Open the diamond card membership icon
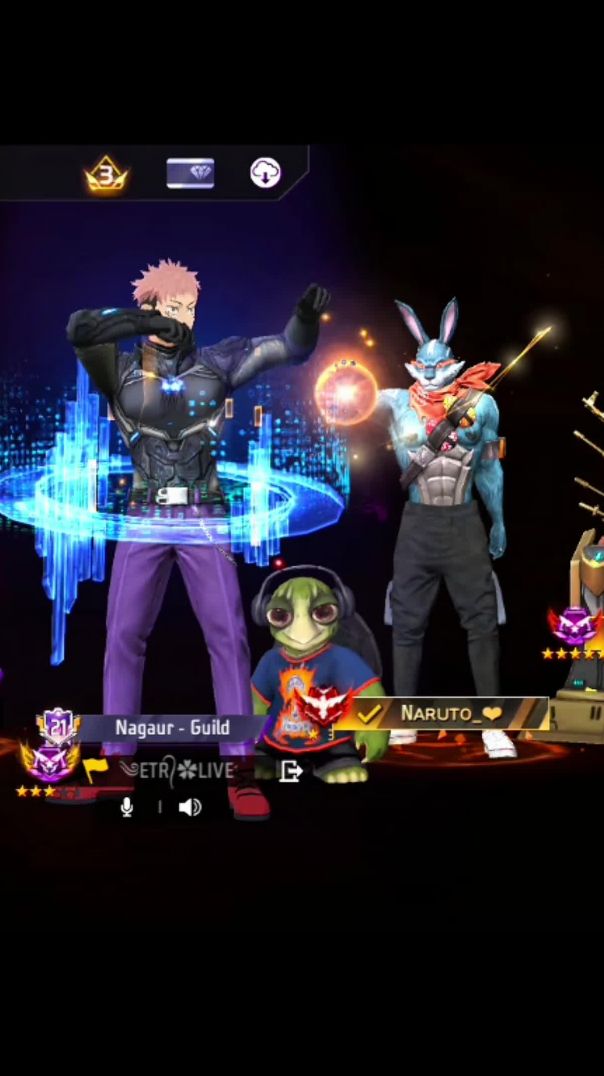 point(190,174)
